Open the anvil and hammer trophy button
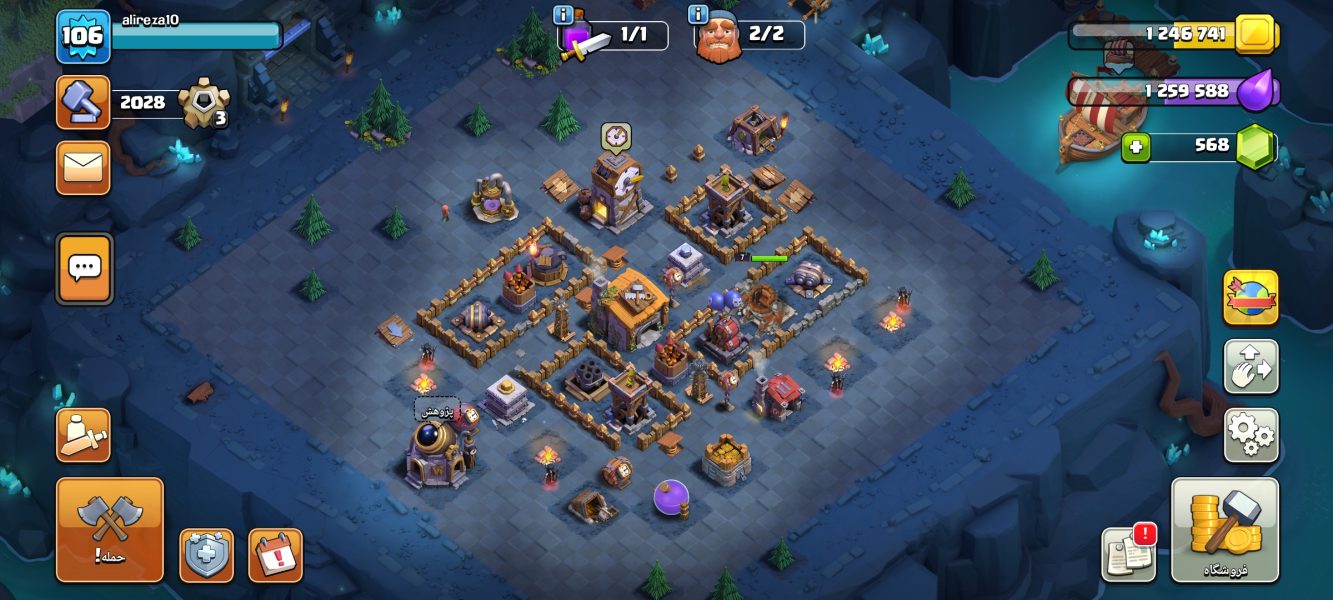This screenshot has width=1333, height=600. tap(83, 102)
